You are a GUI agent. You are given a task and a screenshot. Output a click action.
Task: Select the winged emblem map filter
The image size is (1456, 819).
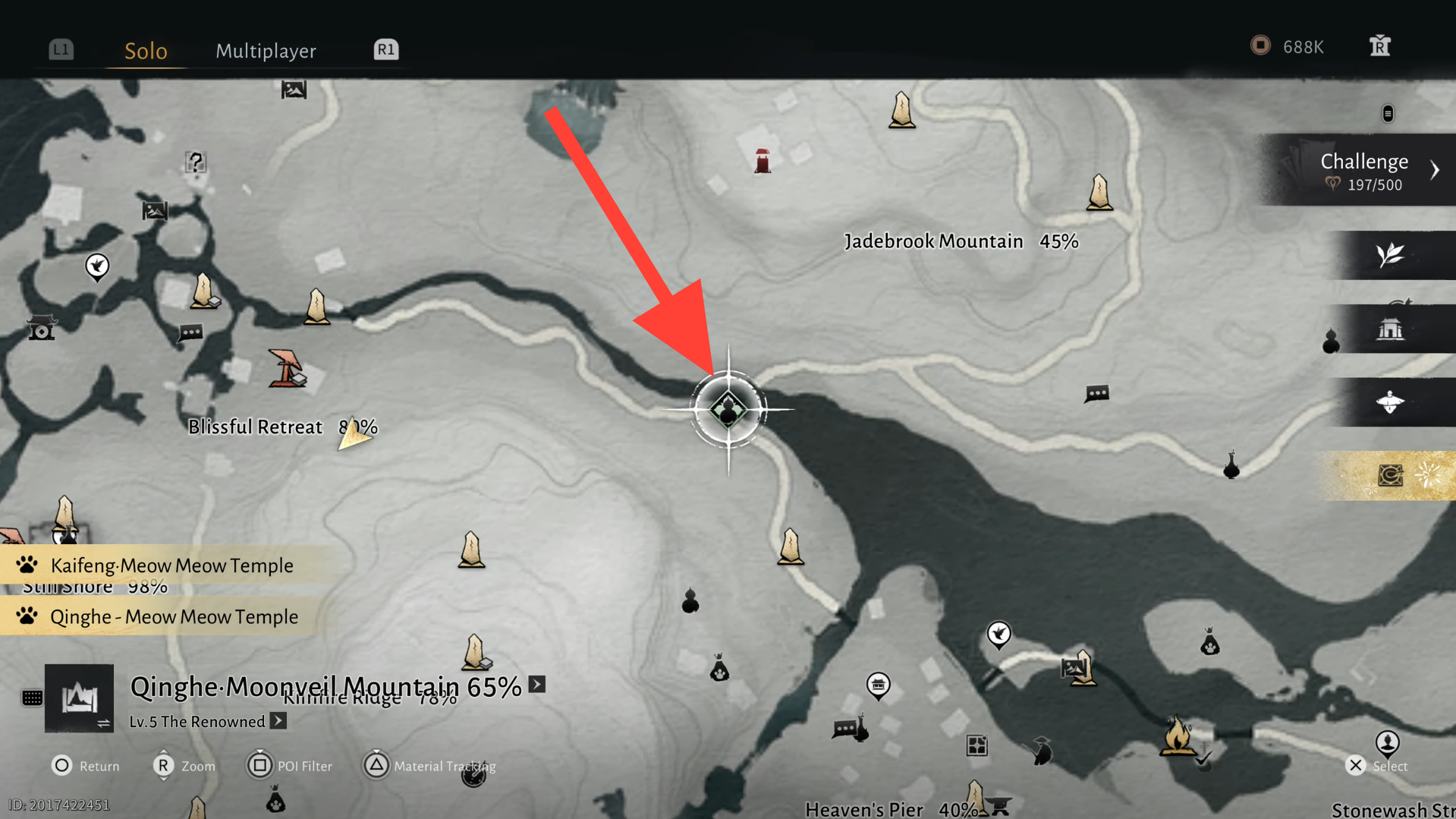coord(1390,402)
